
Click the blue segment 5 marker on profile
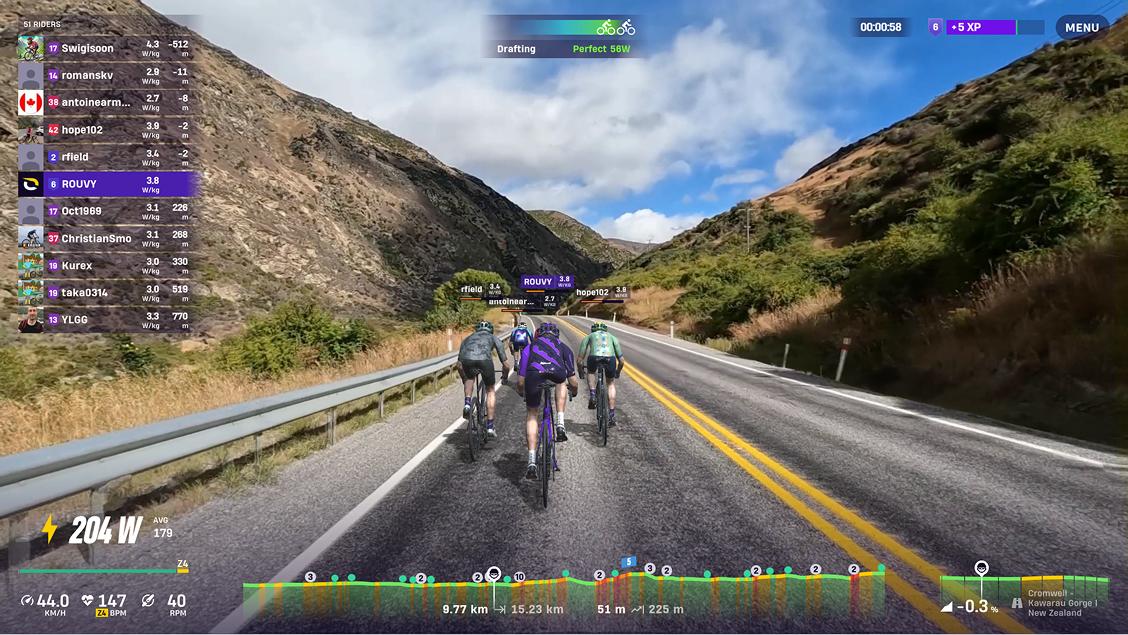pyautogui.click(x=629, y=562)
